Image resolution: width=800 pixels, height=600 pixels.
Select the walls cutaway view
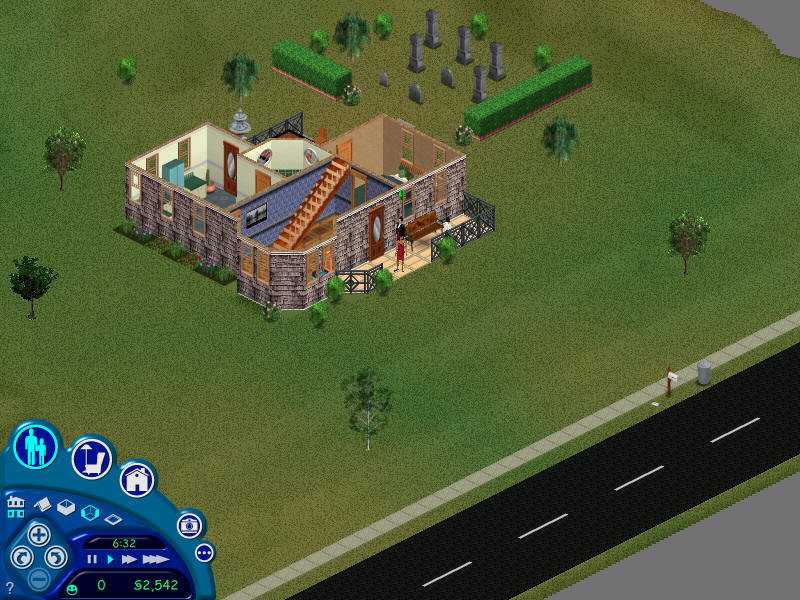[x=89, y=513]
